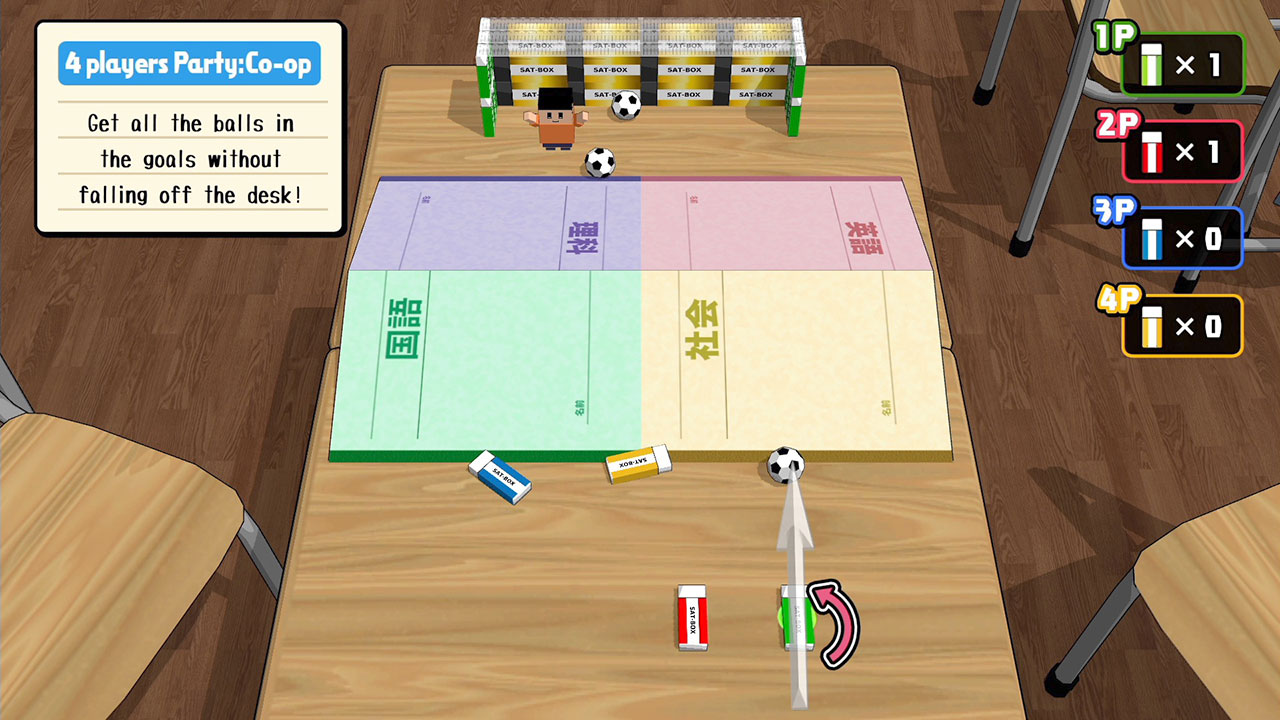The image size is (1280, 720).
Task: Click the 2P red score badge
Action: tap(1183, 150)
